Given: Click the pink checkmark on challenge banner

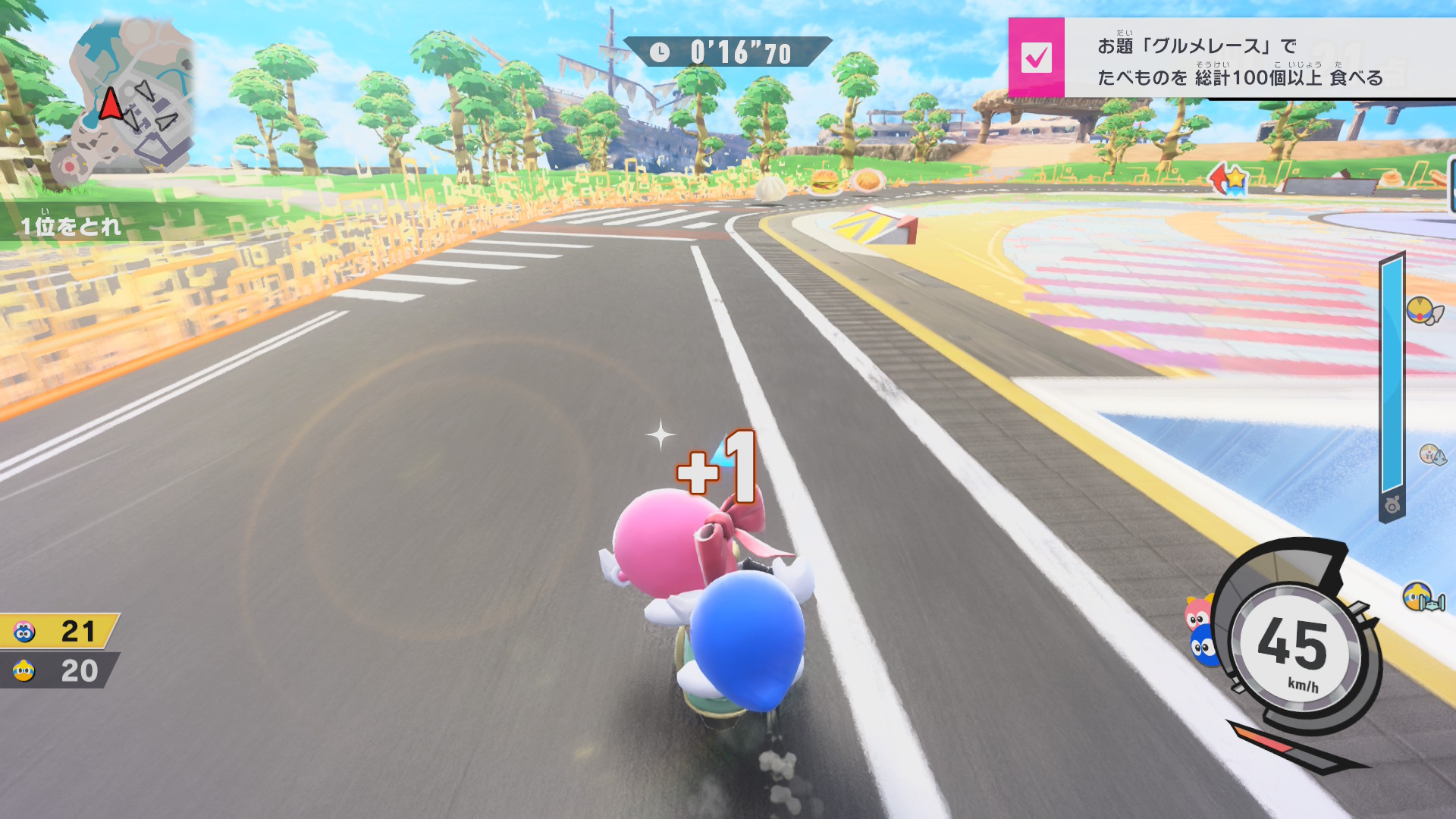Looking at the screenshot, I should point(1036,58).
